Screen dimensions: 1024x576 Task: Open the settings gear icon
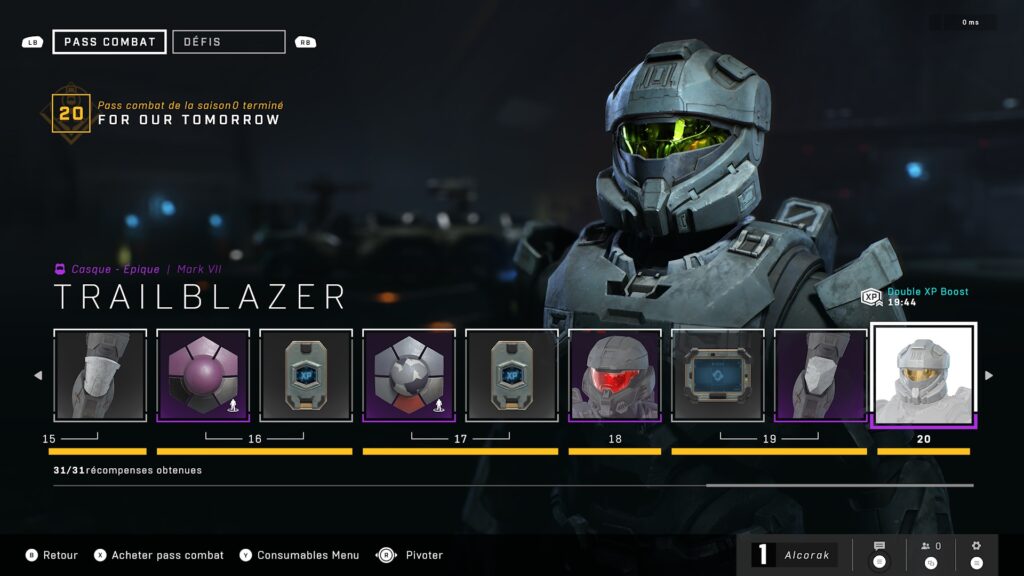coord(976,553)
